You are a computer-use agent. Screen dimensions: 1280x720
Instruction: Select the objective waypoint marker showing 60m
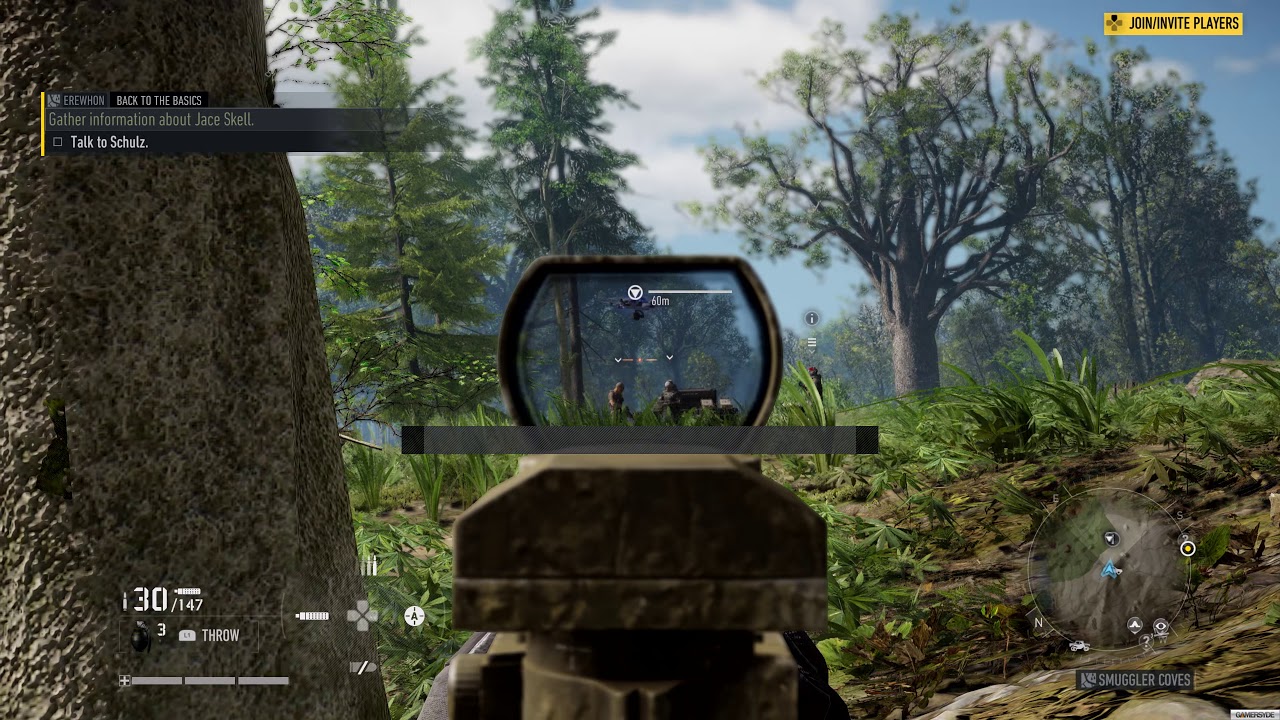(x=635, y=292)
